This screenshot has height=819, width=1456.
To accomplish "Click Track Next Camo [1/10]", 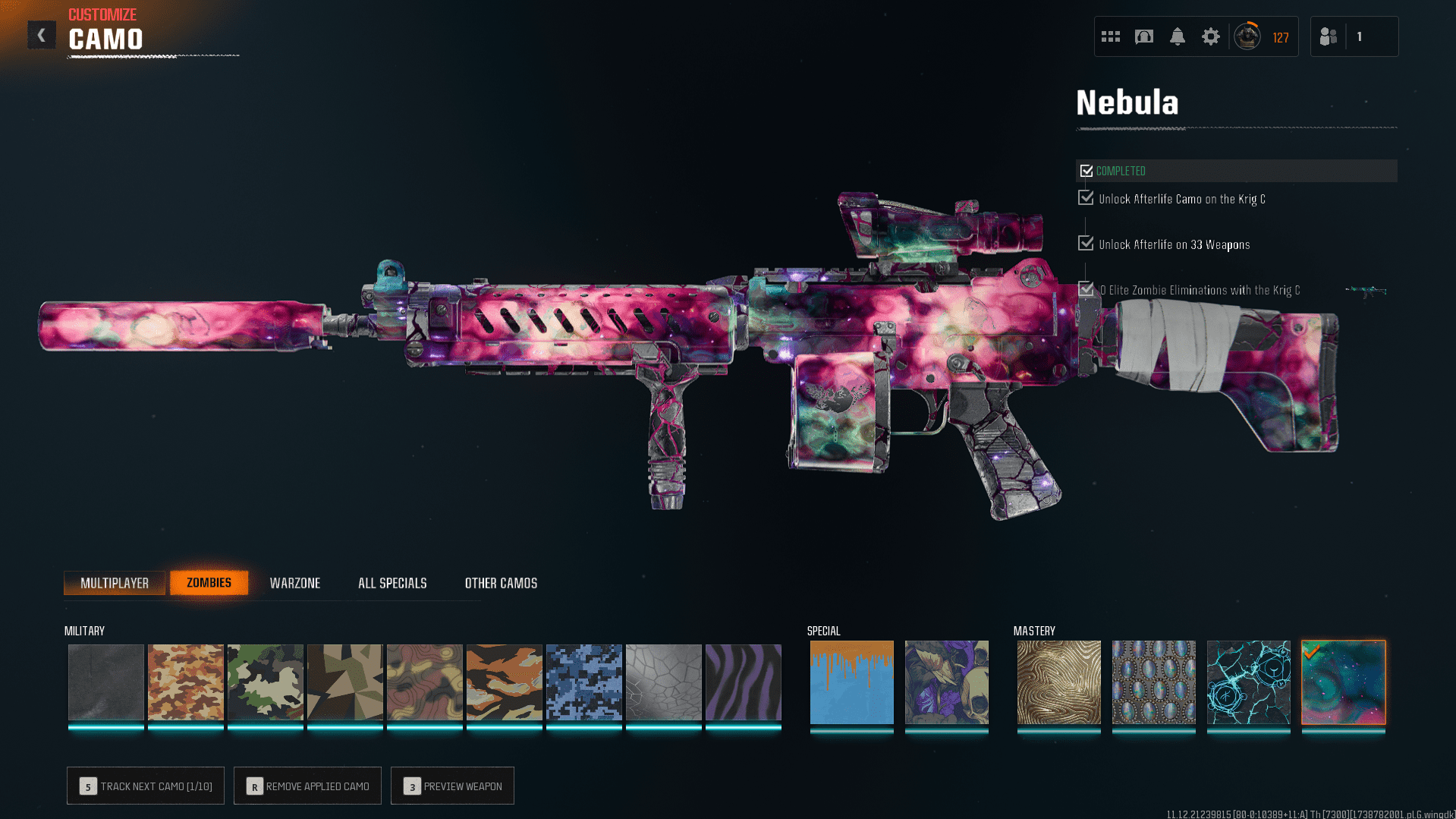I will click(x=145, y=786).
